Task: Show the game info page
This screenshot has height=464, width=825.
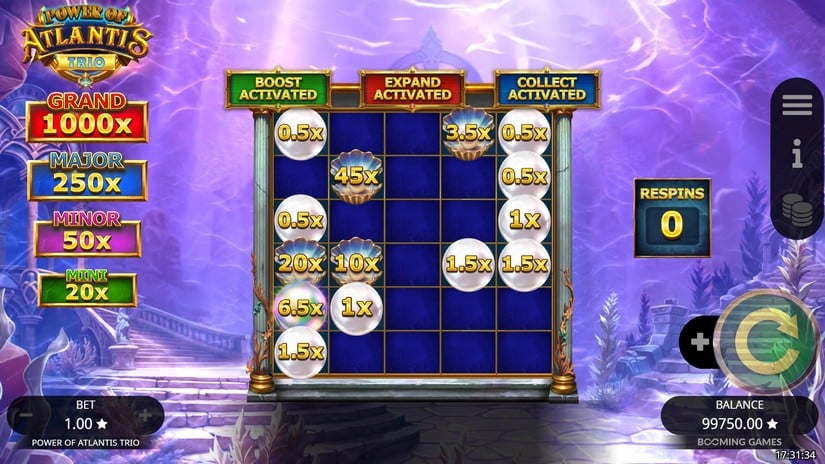Action: point(797,154)
